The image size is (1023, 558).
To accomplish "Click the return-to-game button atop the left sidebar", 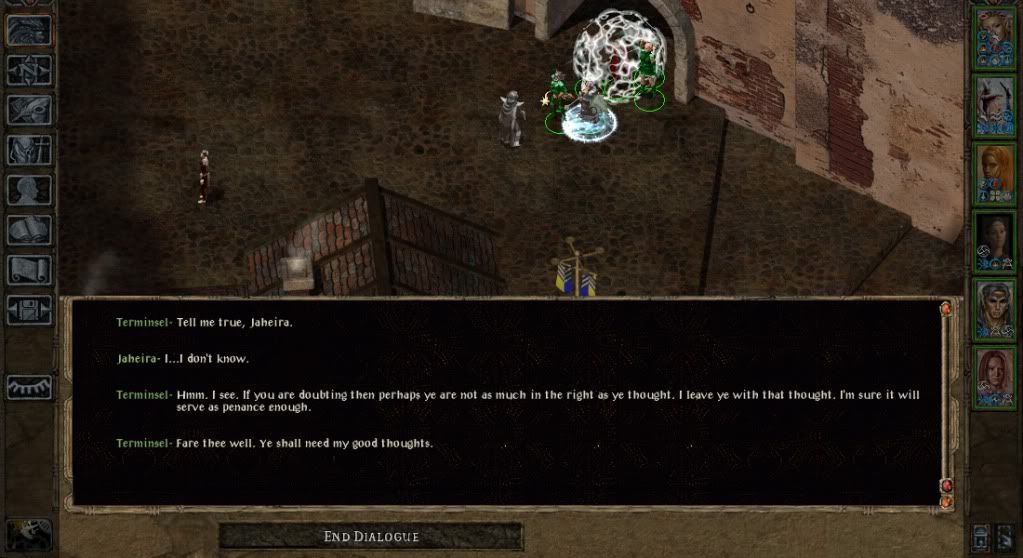I will pos(29,29).
